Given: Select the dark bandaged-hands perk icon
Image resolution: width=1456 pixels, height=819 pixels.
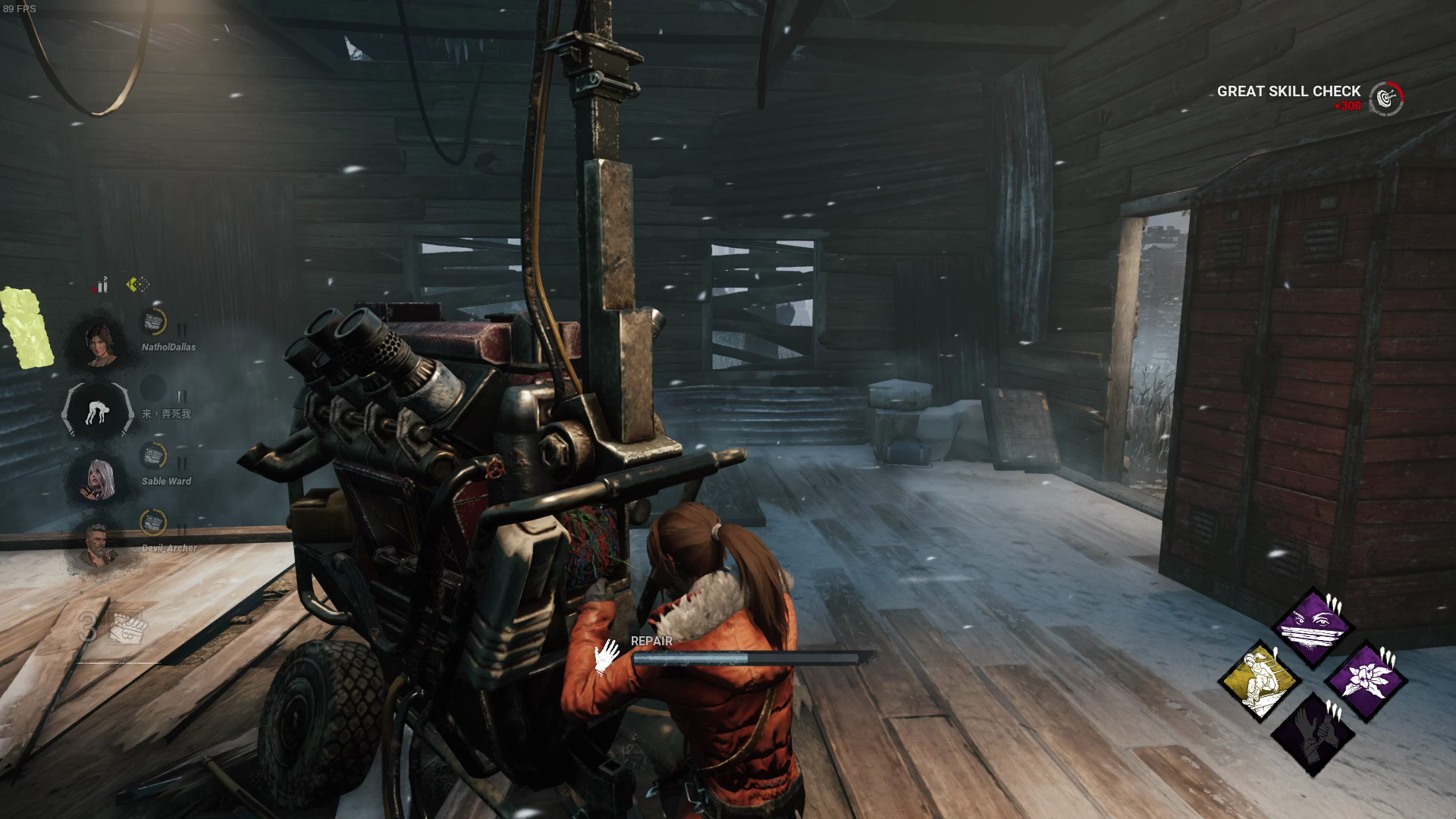Looking at the screenshot, I should 1313,733.
